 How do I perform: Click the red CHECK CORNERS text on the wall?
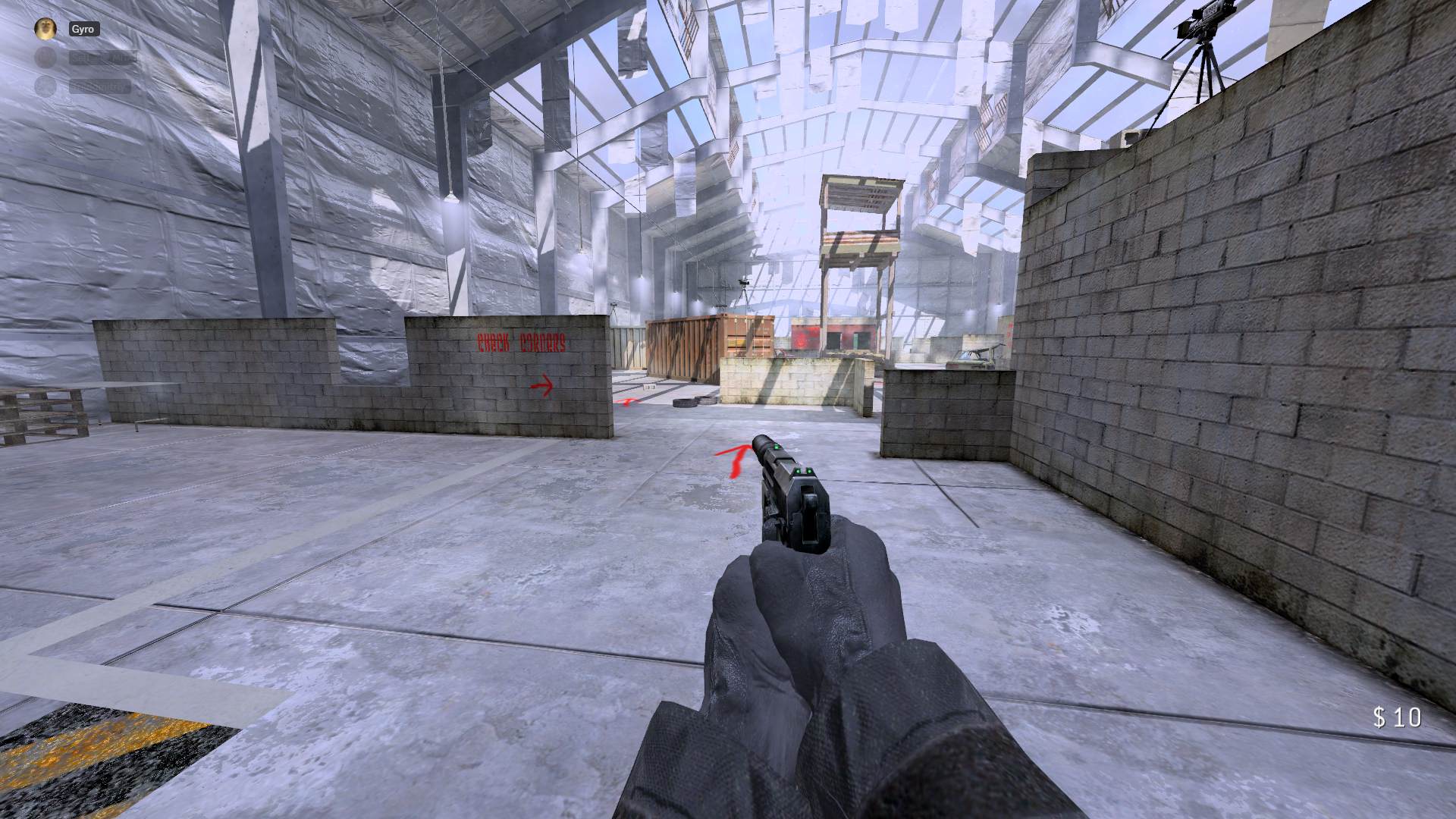522,344
